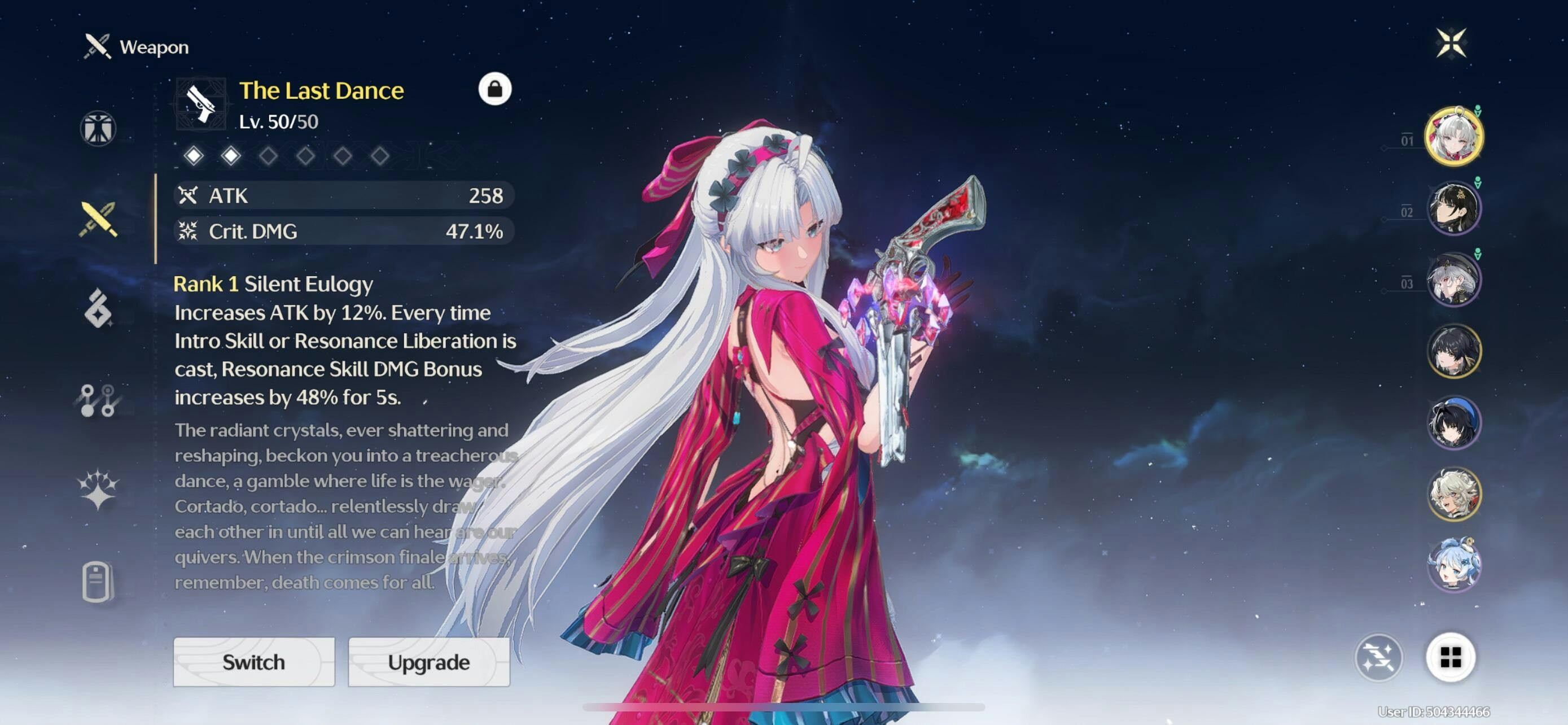Image resolution: width=1568 pixels, height=725 pixels.
Task: Close the weapon screen with the X
Action: (x=1451, y=42)
